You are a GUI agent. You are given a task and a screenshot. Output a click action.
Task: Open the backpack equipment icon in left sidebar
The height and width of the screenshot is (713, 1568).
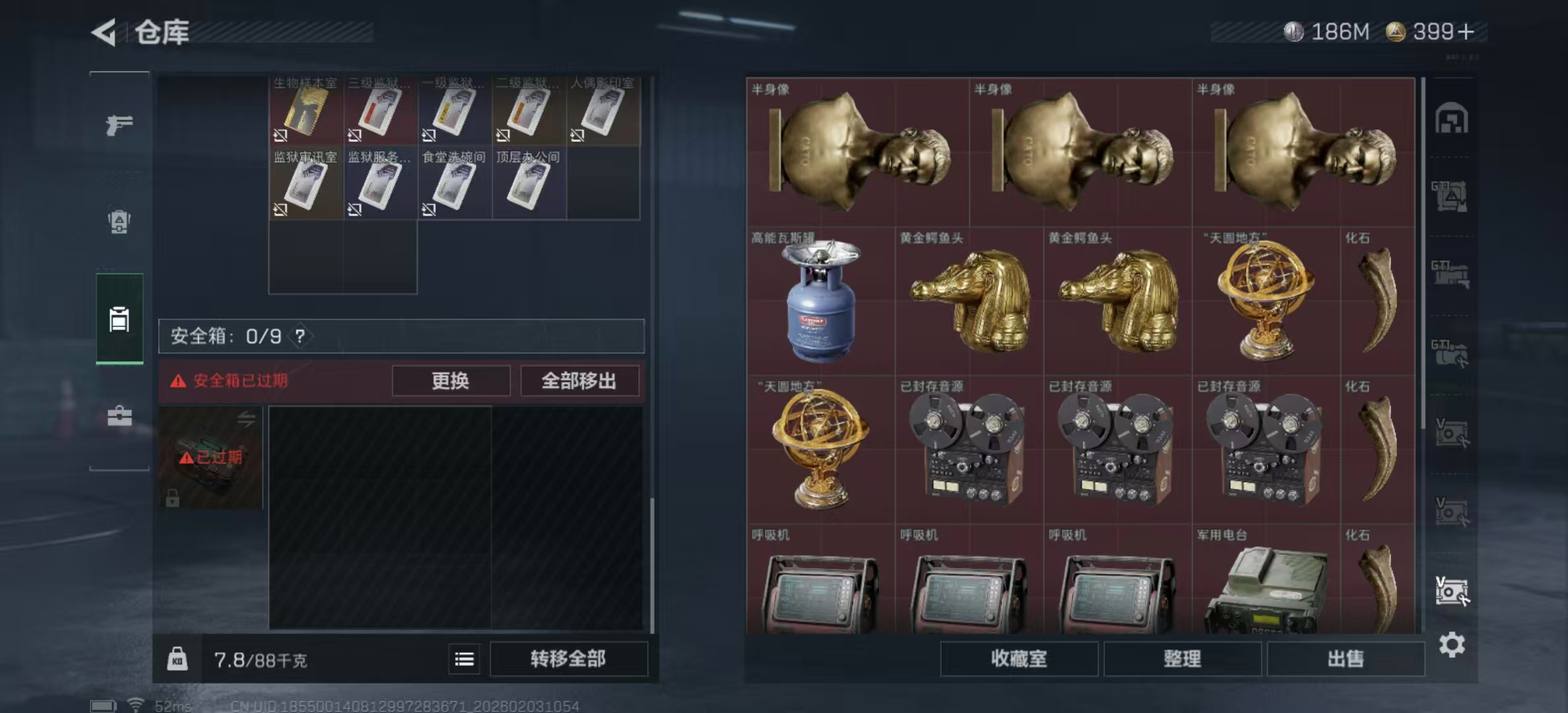[x=119, y=222]
